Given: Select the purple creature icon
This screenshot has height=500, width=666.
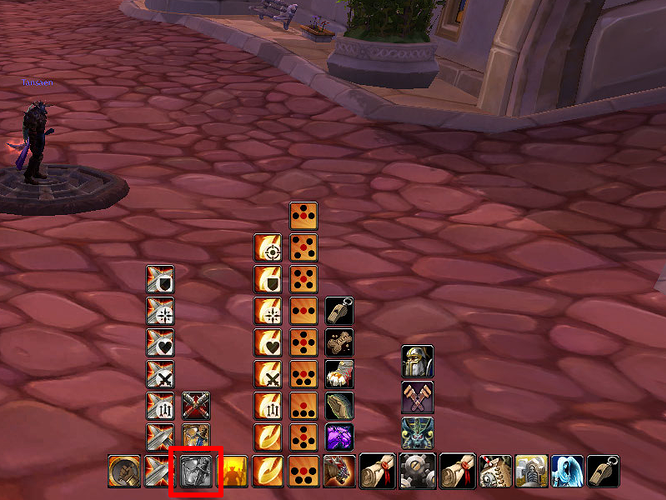Looking at the screenshot, I should pos(340,437).
